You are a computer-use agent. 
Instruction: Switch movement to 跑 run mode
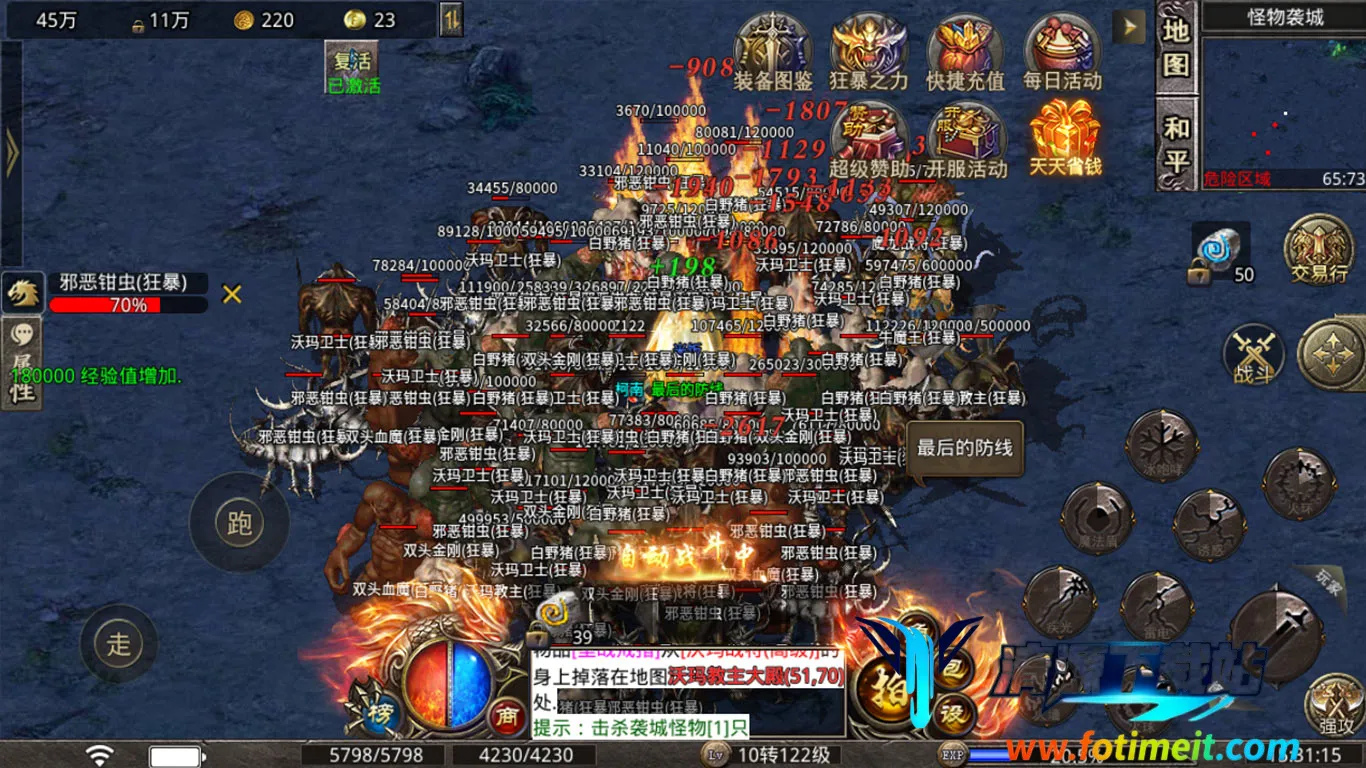239,522
